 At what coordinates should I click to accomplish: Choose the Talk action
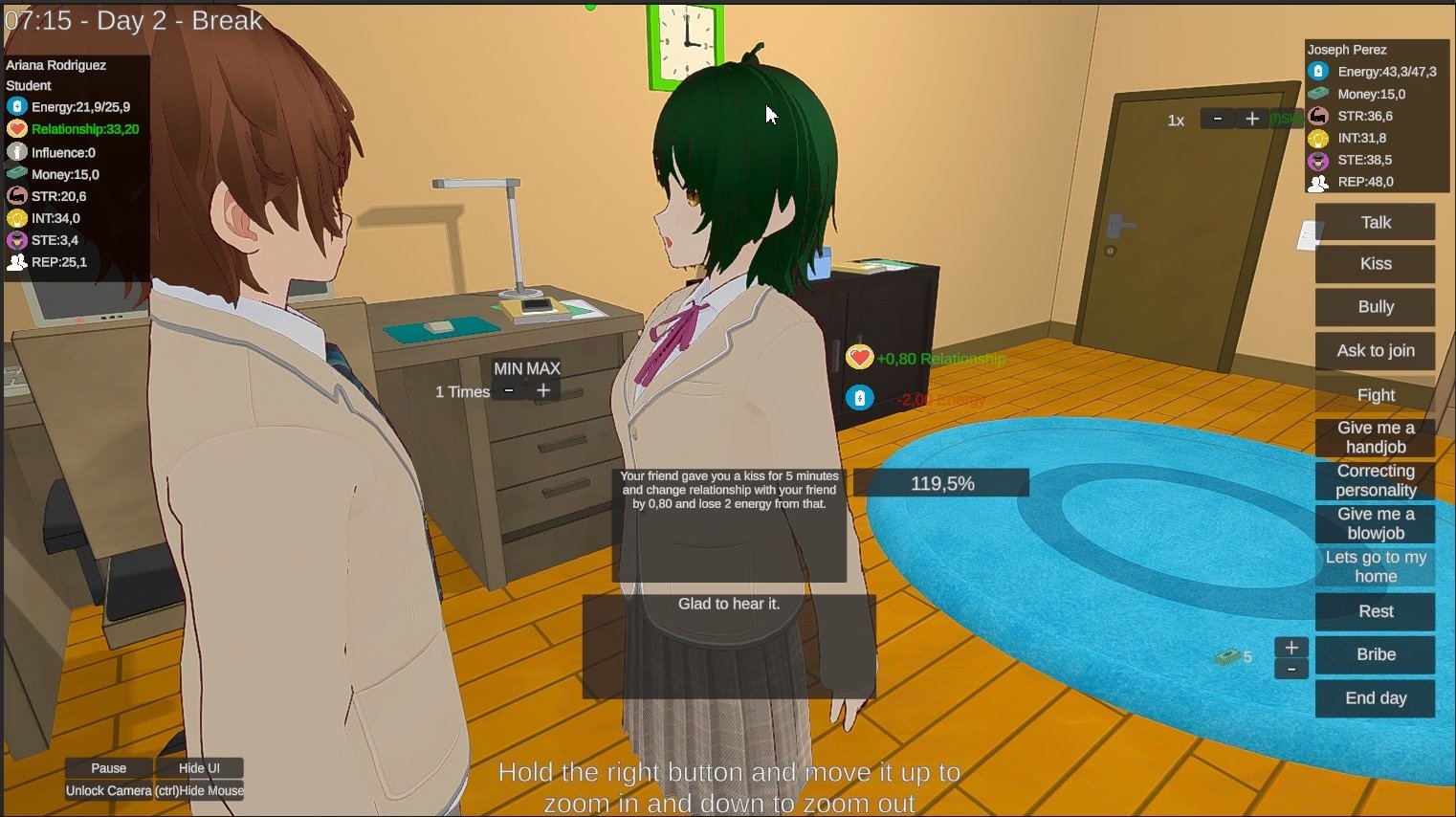pos(1375,222)
